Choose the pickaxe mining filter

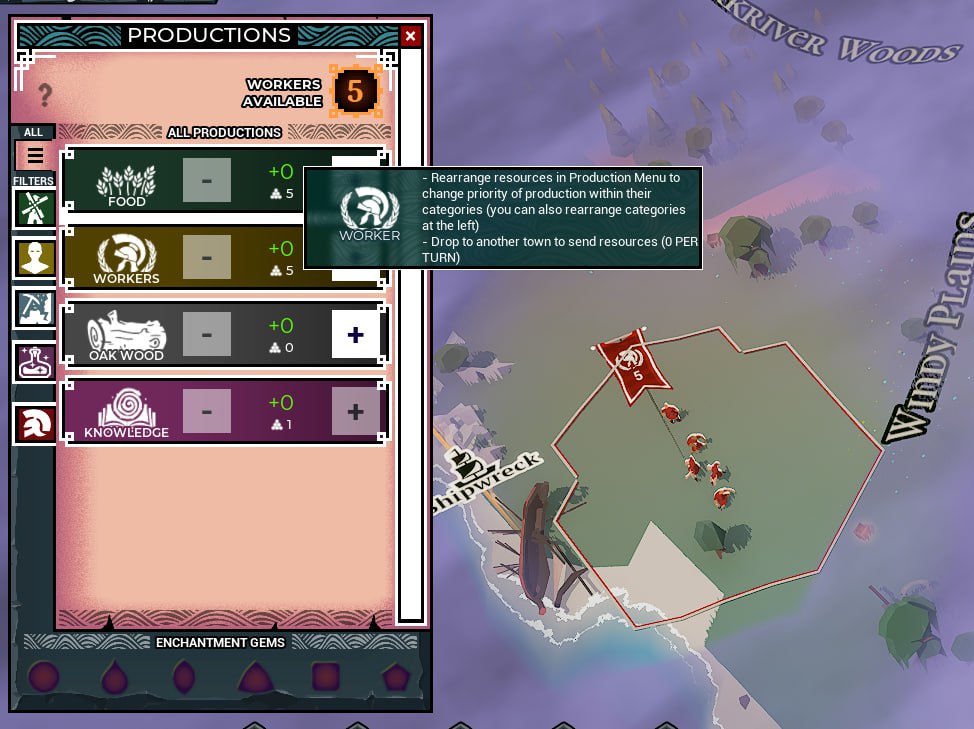click(x=35, y=308)
